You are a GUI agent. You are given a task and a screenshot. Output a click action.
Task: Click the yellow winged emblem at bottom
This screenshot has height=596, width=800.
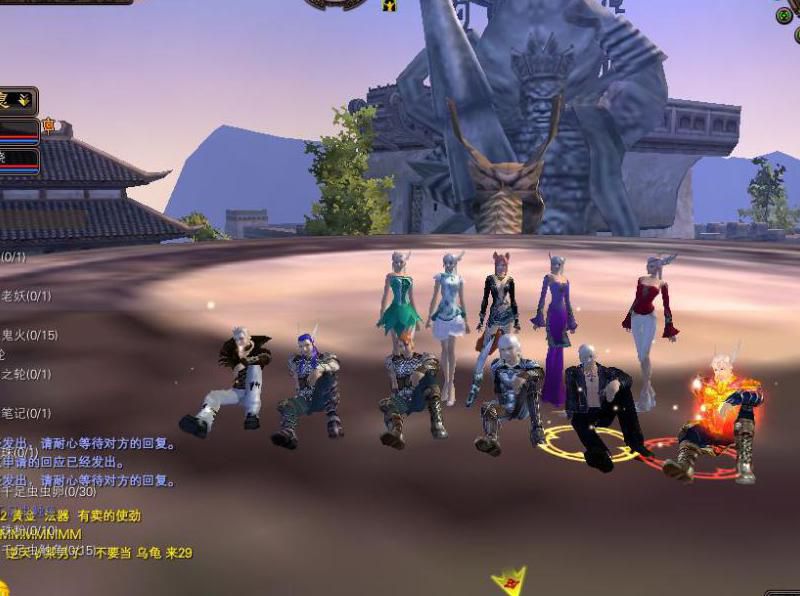point(508,581)
